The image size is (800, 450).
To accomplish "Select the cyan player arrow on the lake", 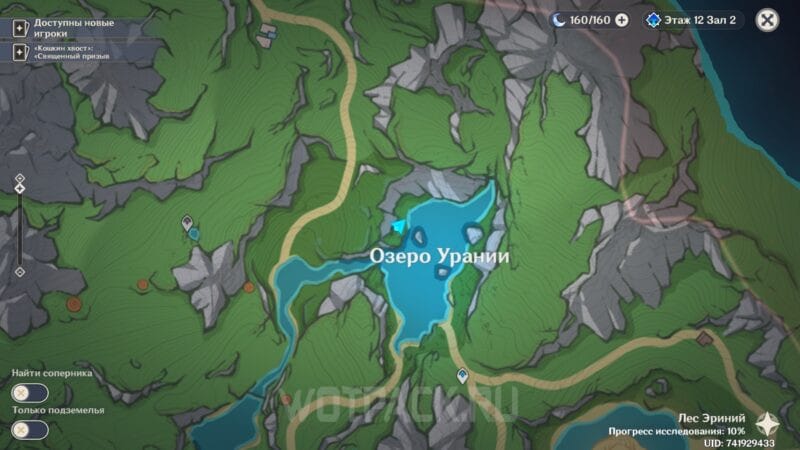I will (x=400, y=228).
